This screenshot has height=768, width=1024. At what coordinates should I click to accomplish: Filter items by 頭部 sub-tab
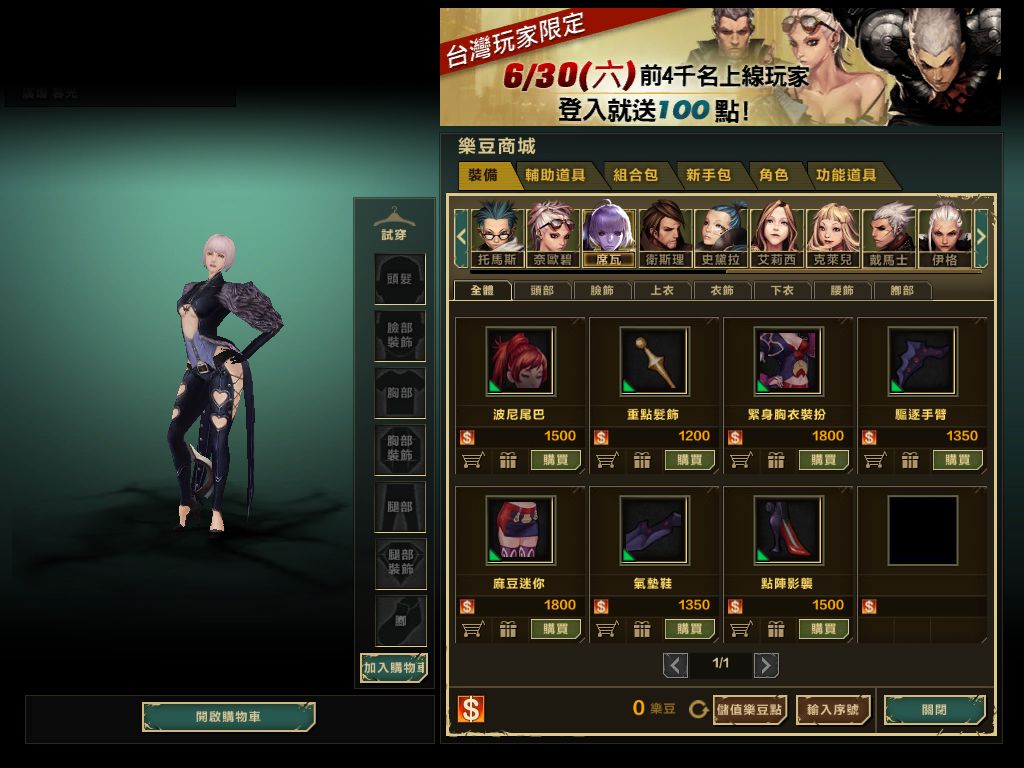pyautogui.click(x=542, y=291)
